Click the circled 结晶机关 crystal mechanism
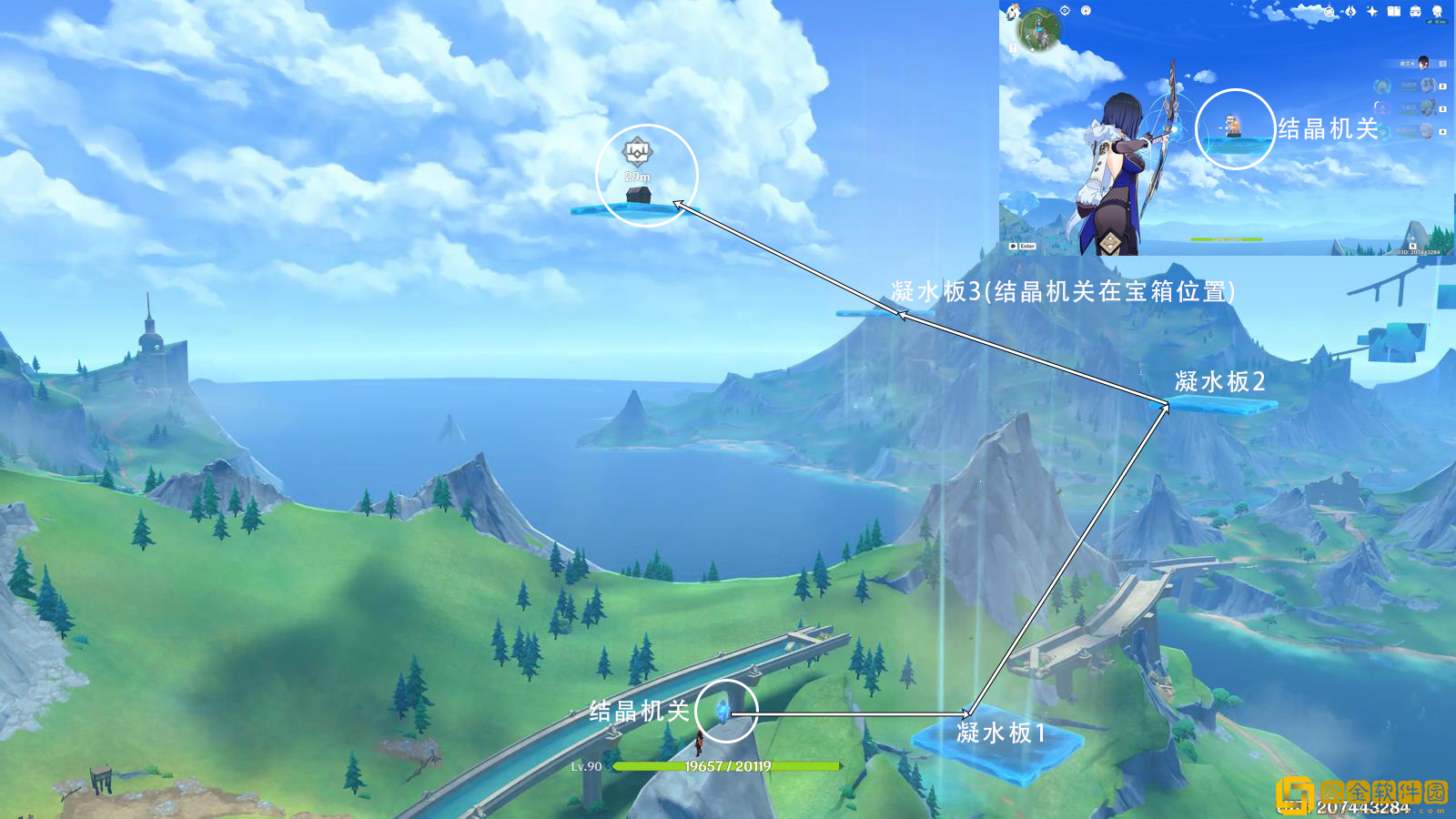The image size is (1456, 819). pos(722,711)
